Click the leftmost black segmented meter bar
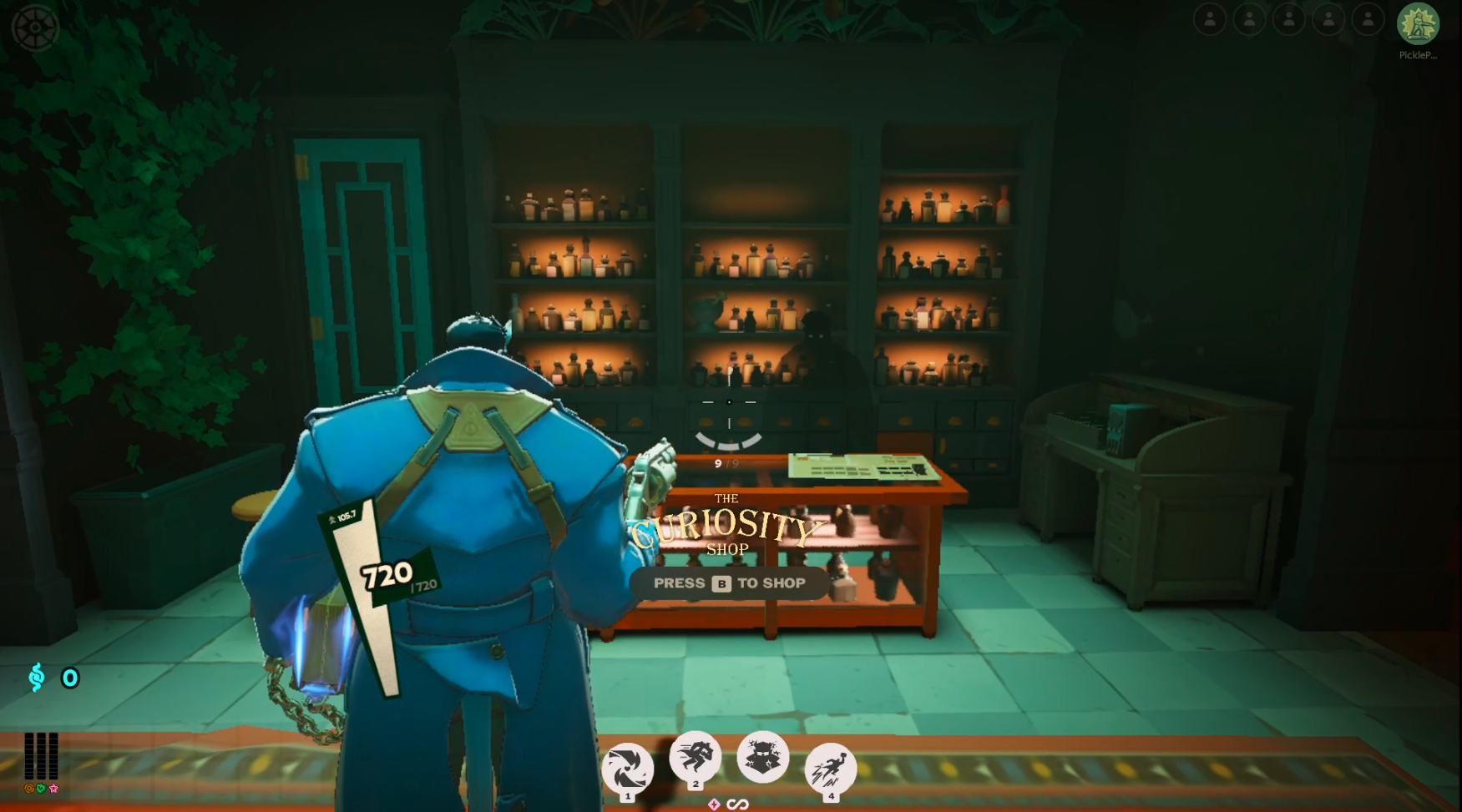The image size is (1462, 812). (x=30, y=755)
